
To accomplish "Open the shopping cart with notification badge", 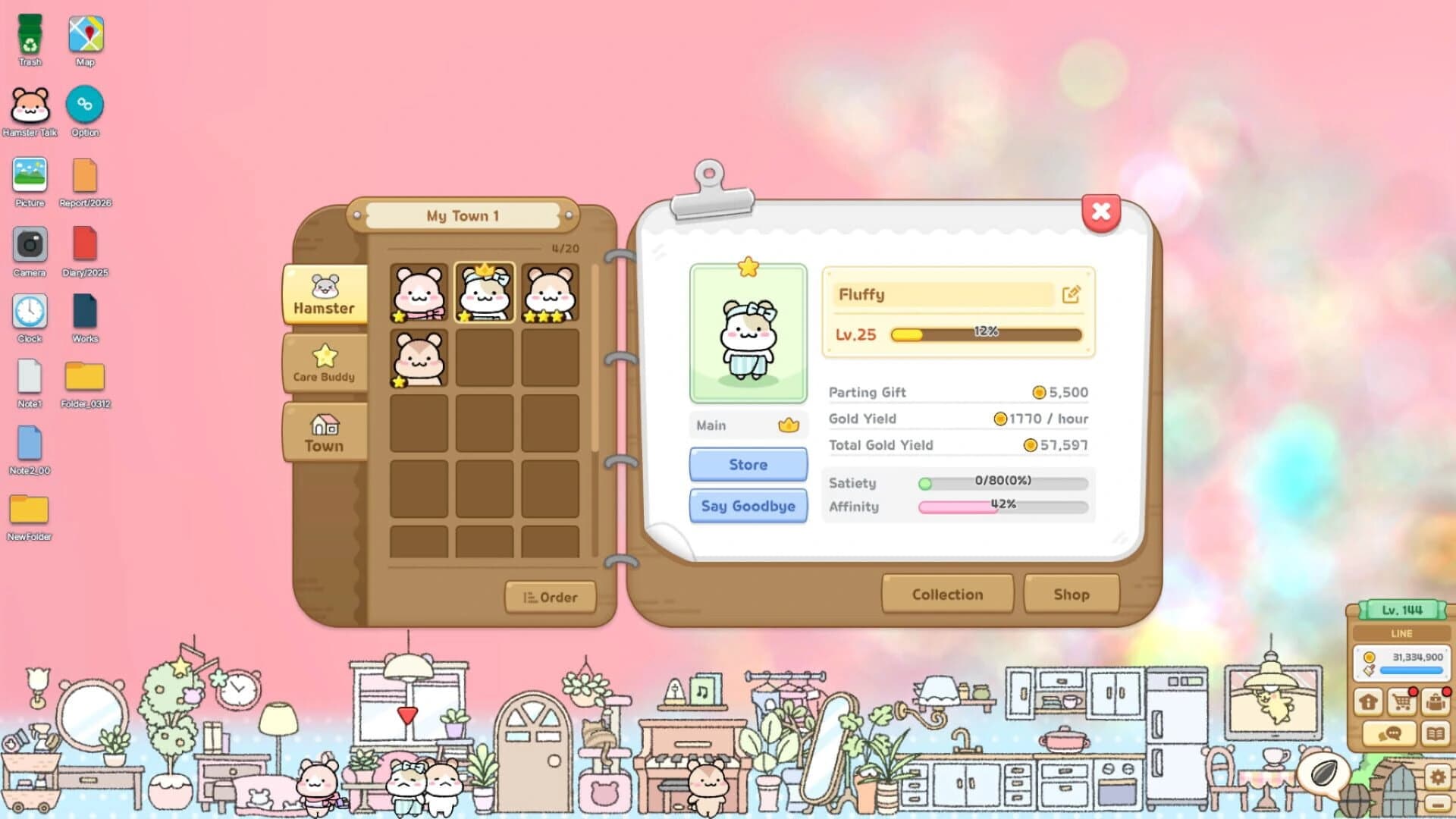I will [x=1402, y=701].
